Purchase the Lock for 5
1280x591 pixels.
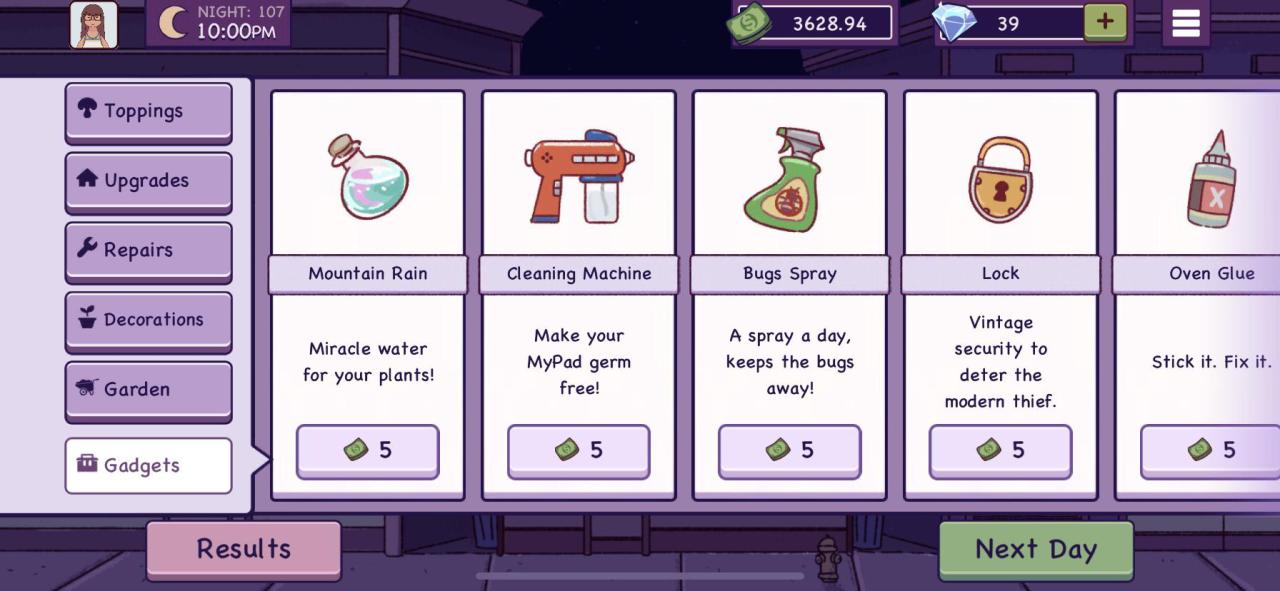[1000, 451]
